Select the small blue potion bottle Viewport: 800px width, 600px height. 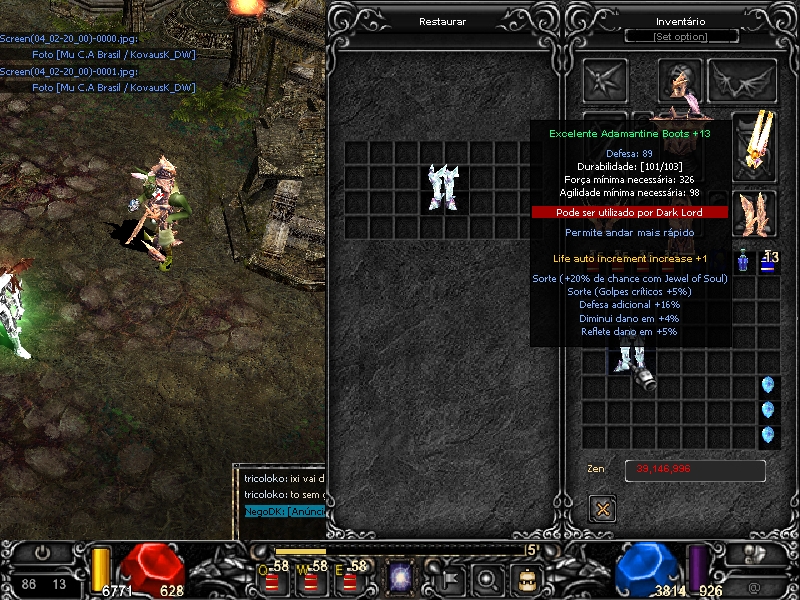744,262
